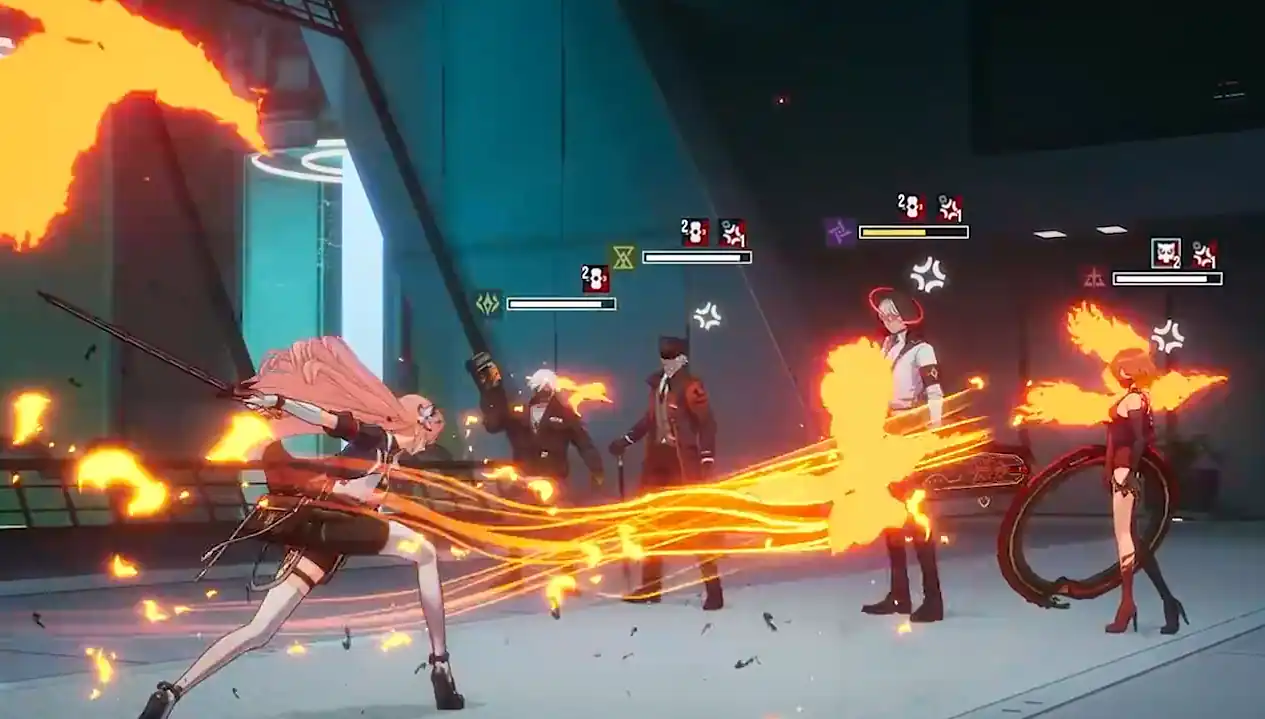Select the green diamond enemy type icon

(x=488, y=303)
